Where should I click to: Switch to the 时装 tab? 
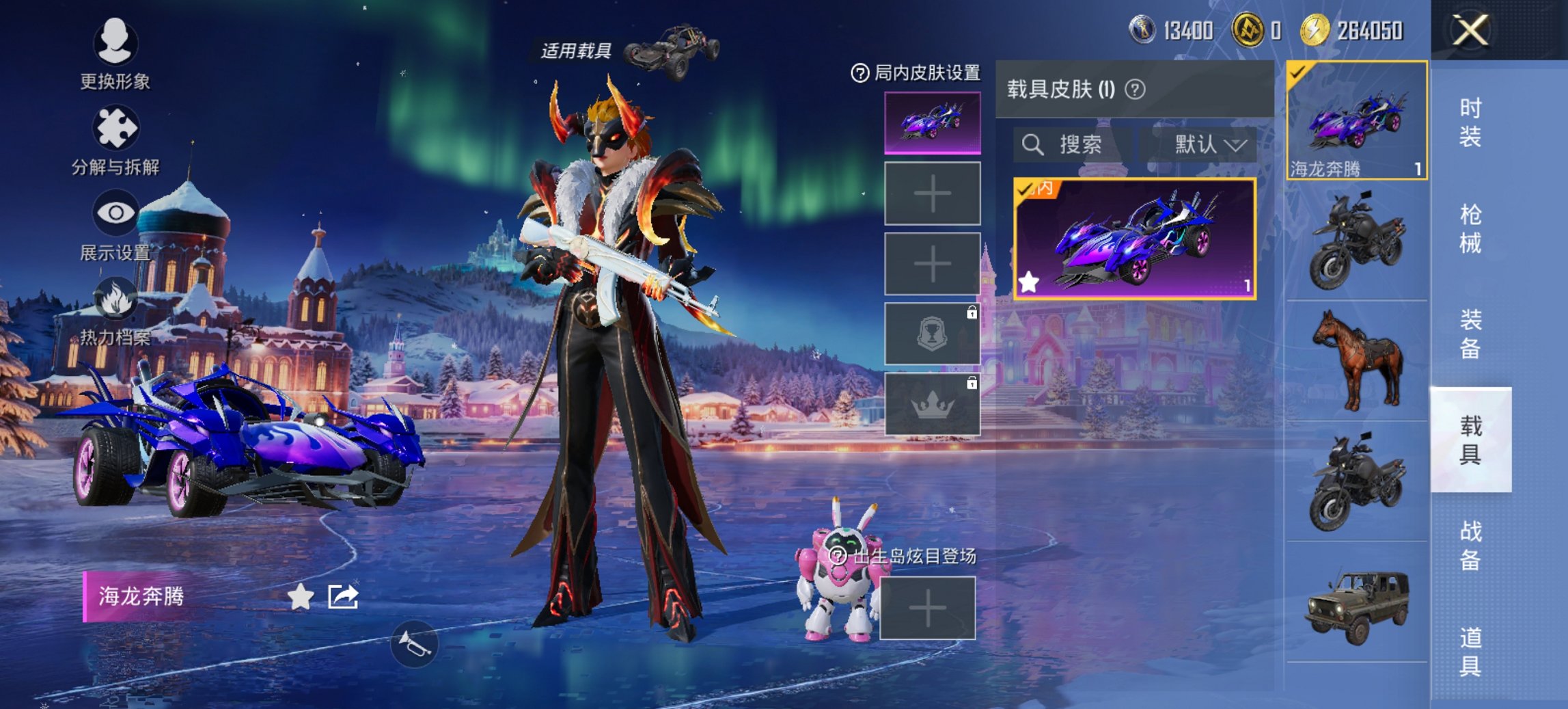pyautogui.click(x=1471, y=123)
